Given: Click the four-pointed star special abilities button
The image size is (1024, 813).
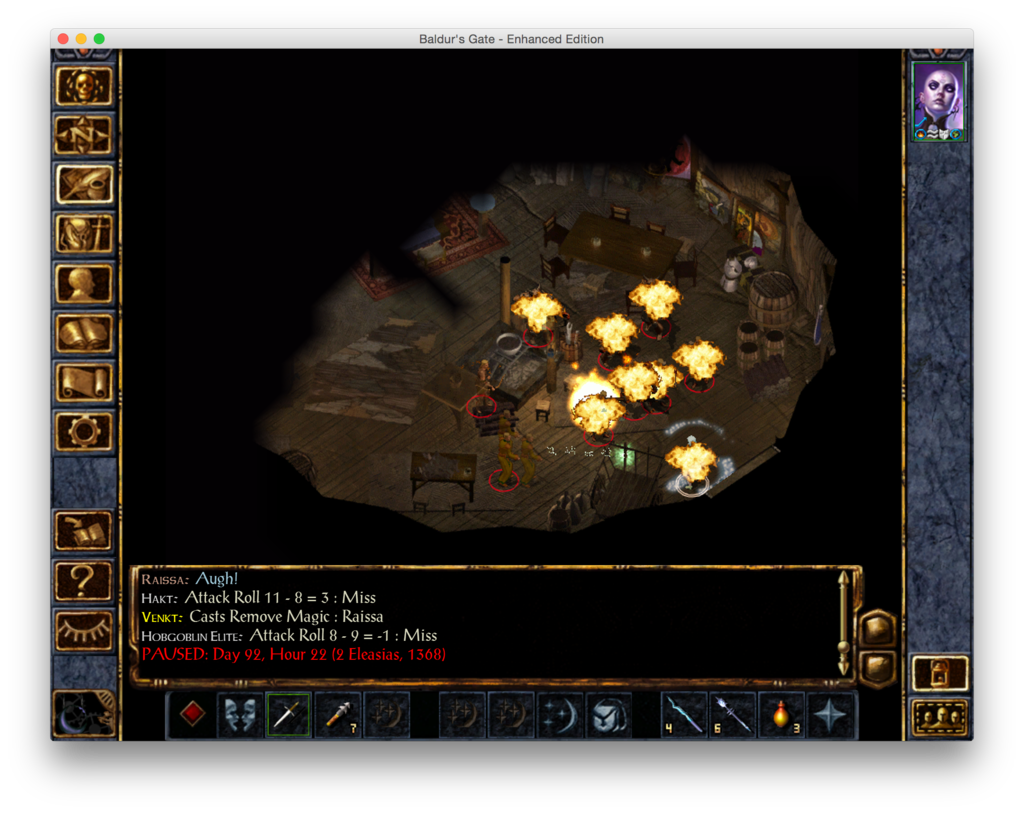Looking at the screenshot, I should (x=831, y=715).
